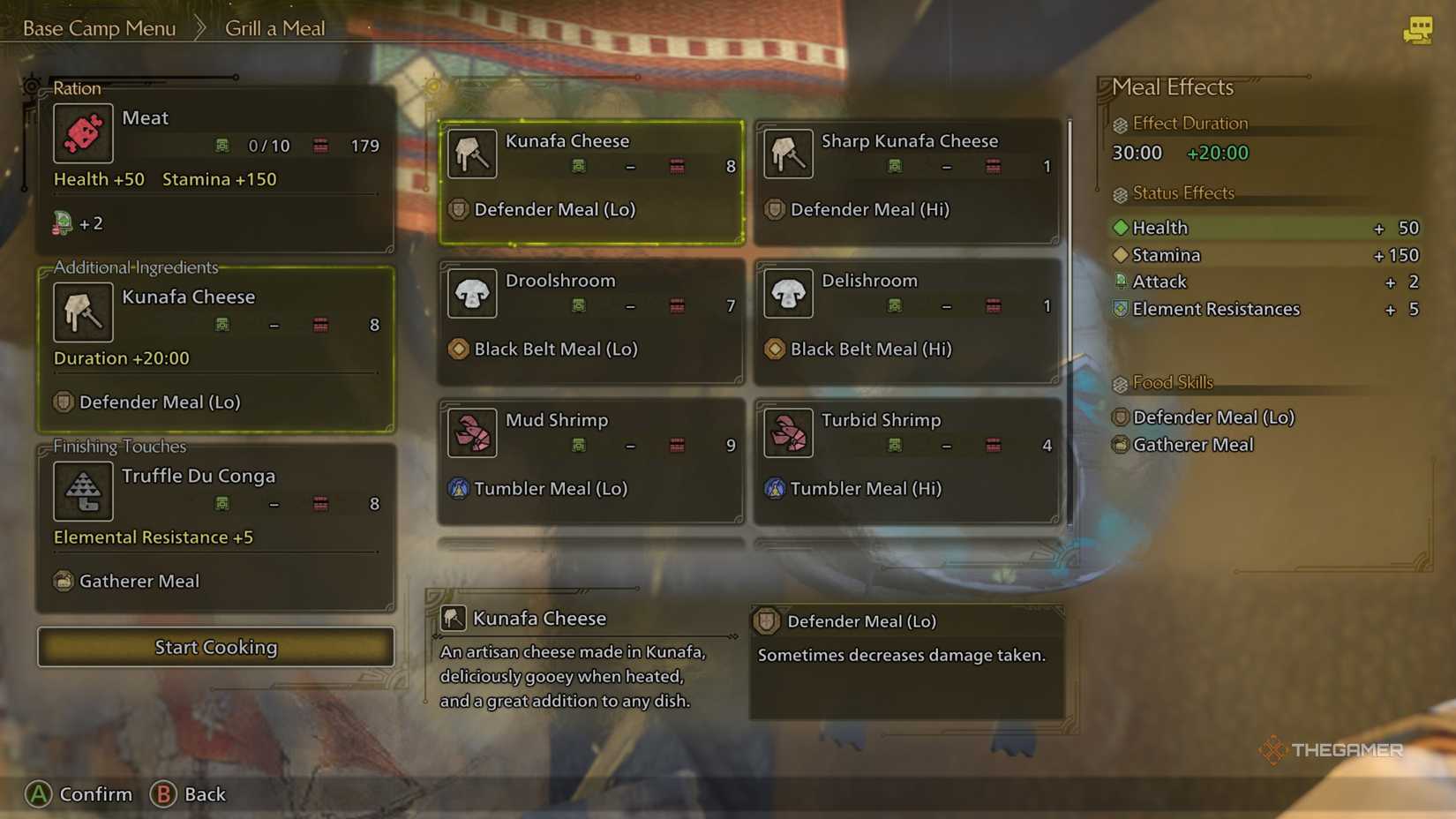
Task: Select the Sharp Kunafa Cheese icon
Action: click(788, 153)
